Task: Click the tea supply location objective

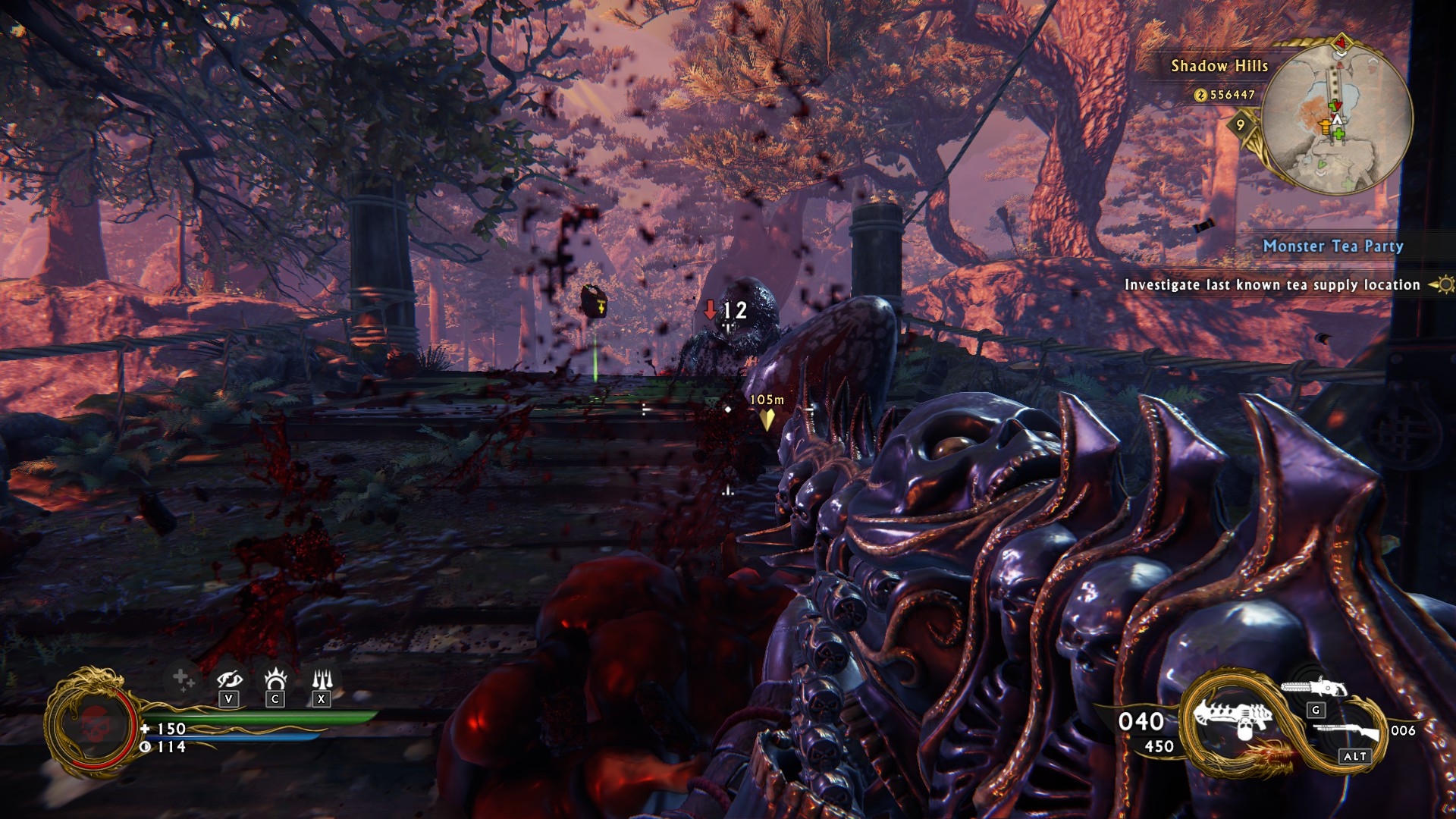Action: click(x=1272, y=285)
